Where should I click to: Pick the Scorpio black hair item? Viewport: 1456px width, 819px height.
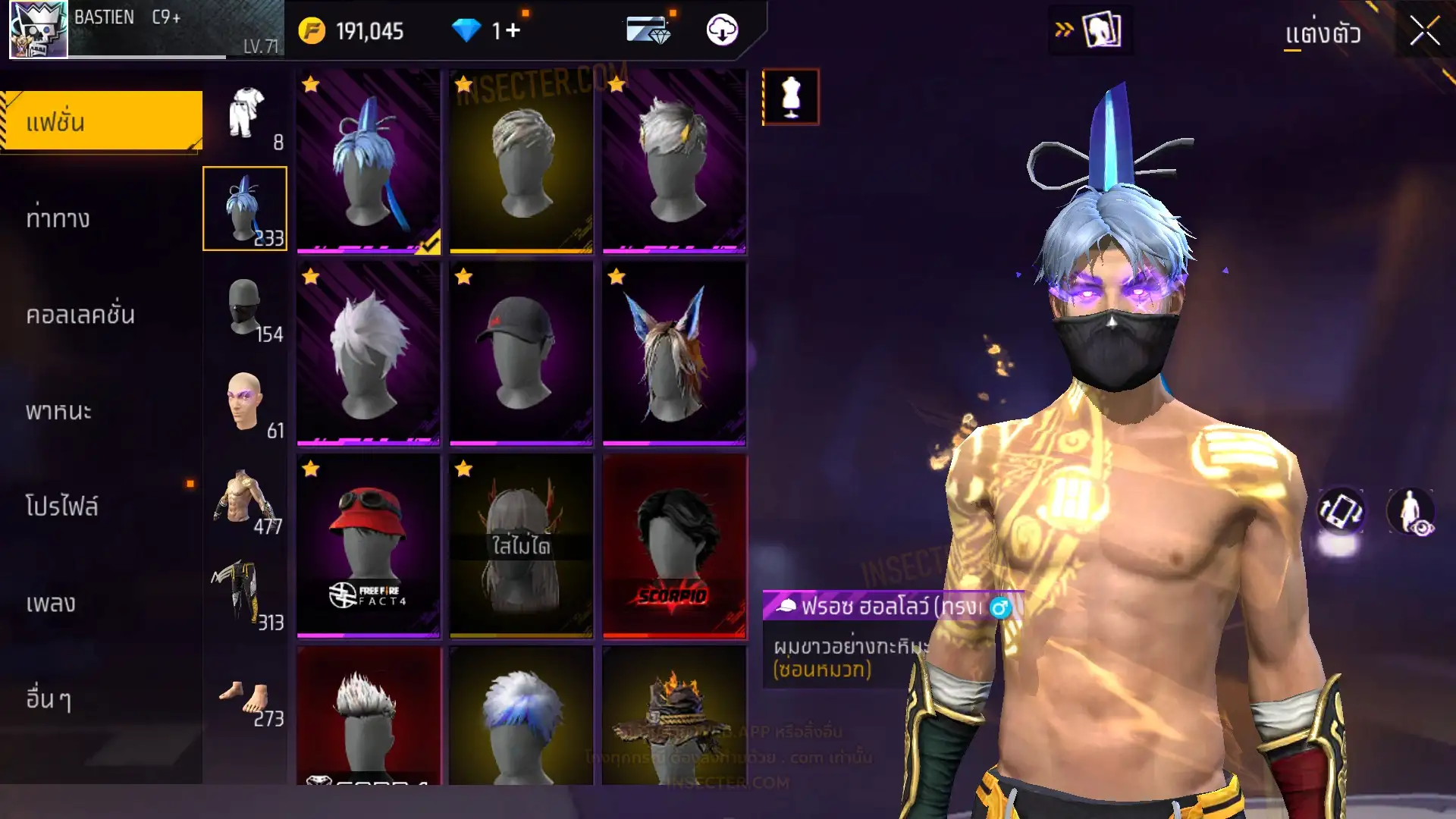(x=674, y=544)
